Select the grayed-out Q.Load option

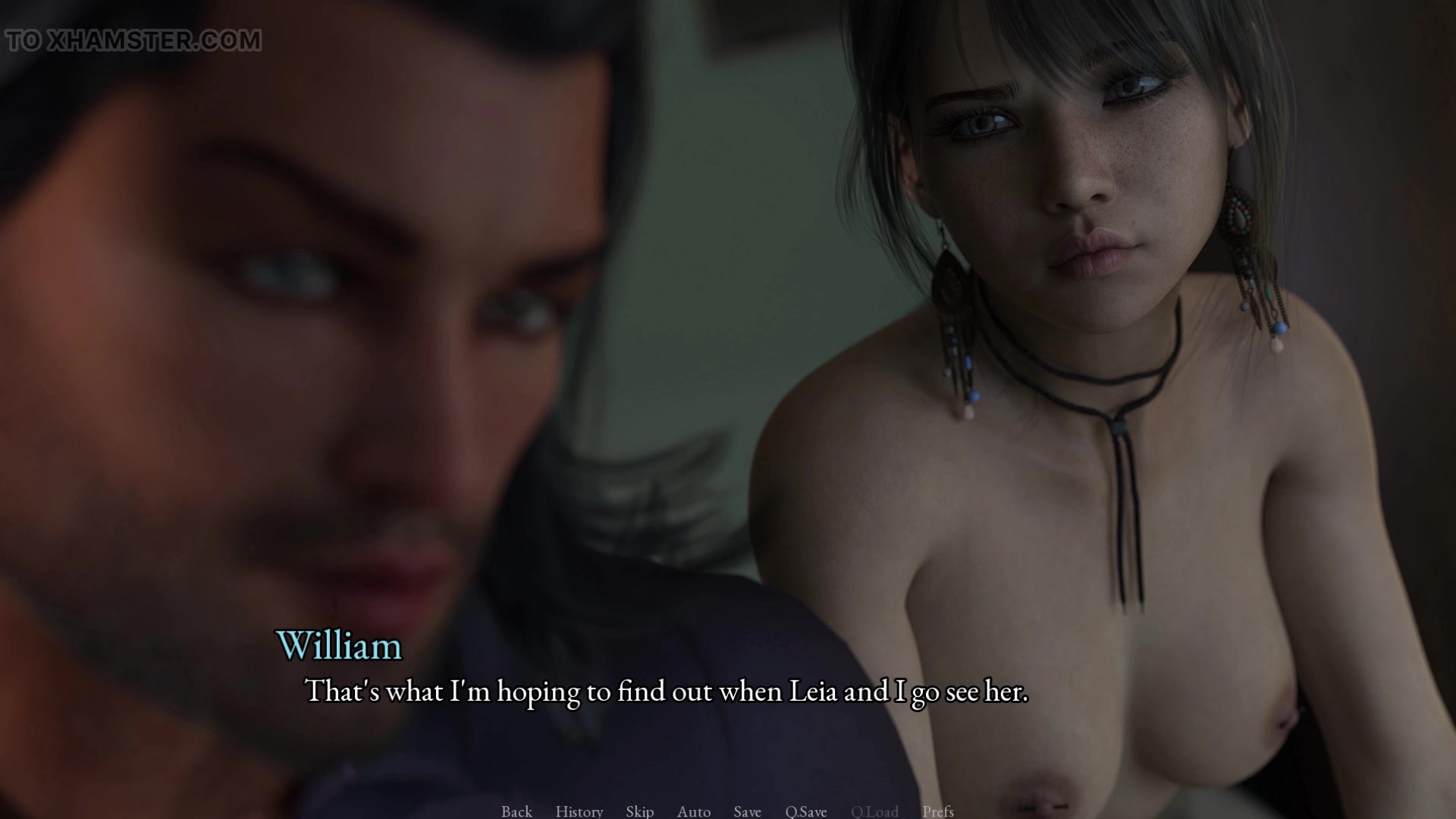point(874,811)
